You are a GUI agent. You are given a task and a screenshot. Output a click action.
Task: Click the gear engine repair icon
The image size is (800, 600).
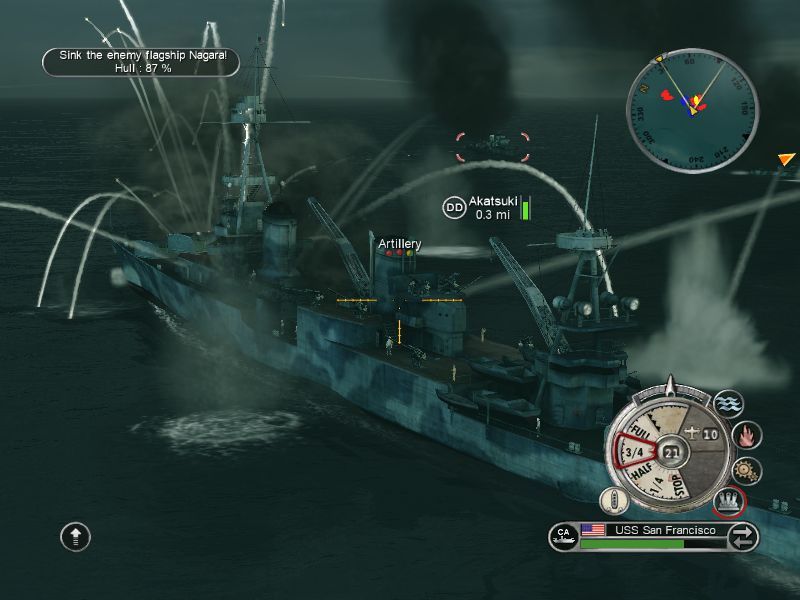coord(747,469)
